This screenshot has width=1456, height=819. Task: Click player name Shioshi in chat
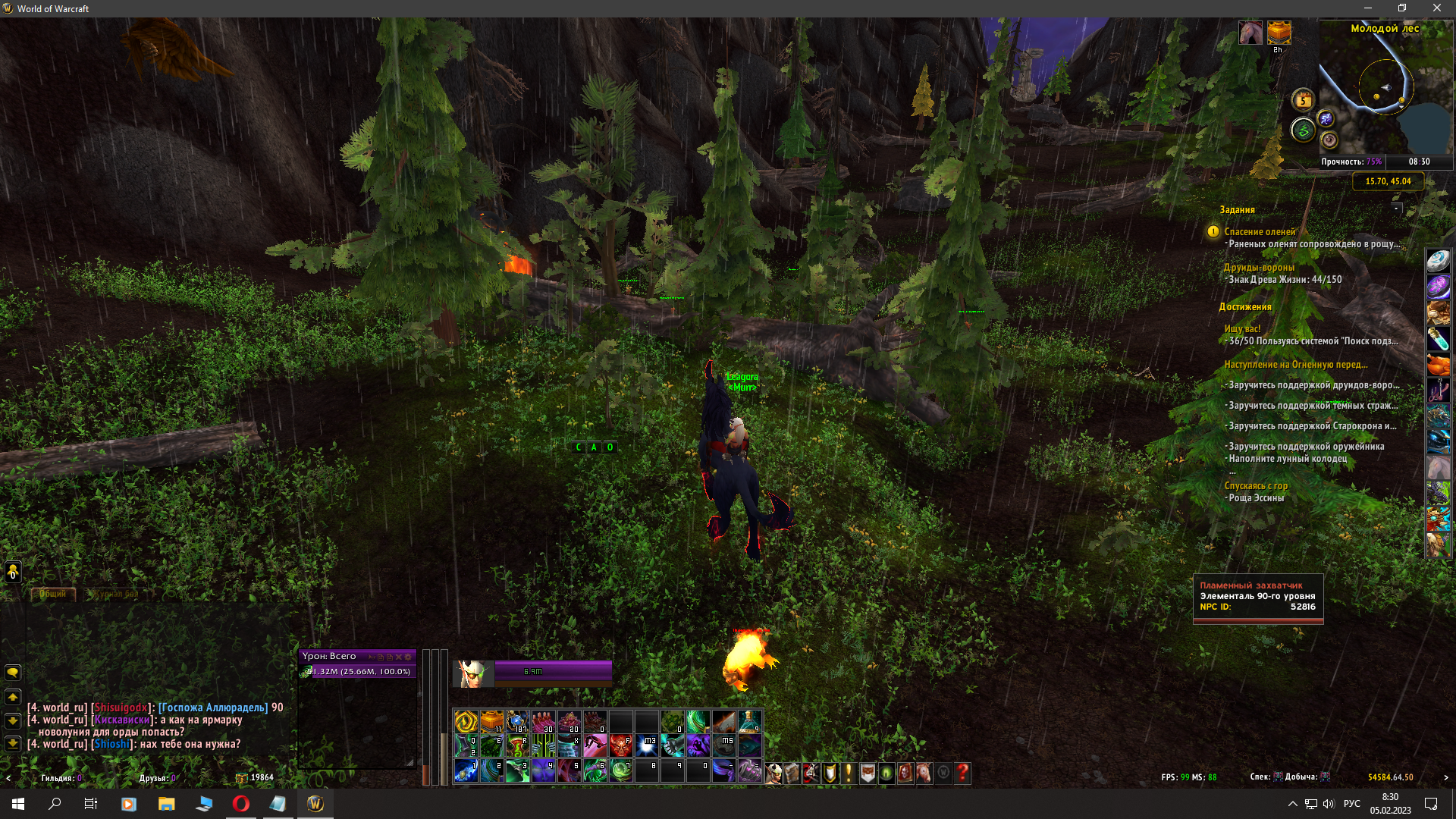click(111, 744)
